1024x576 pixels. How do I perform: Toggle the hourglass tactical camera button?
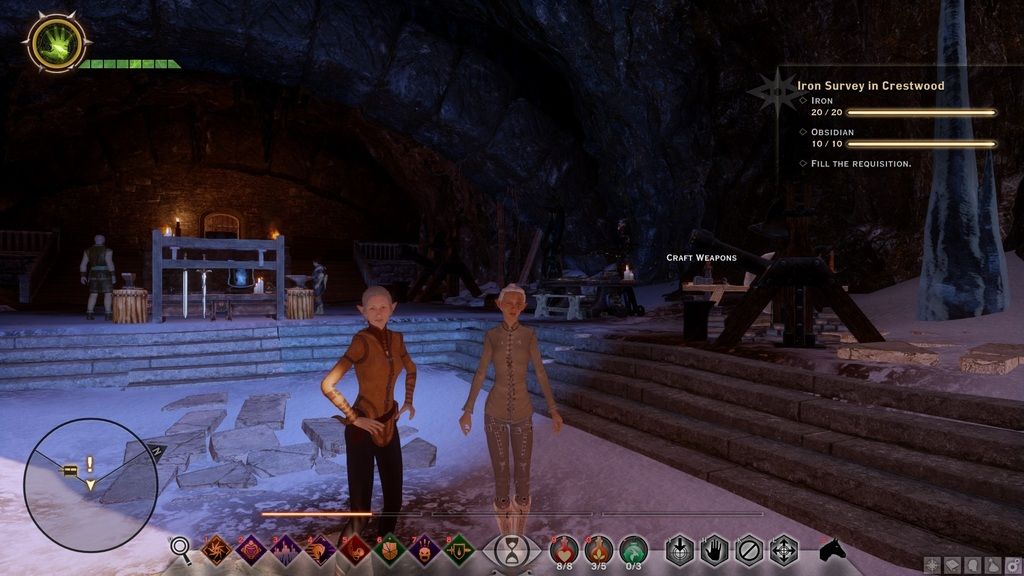coord(512,551)
